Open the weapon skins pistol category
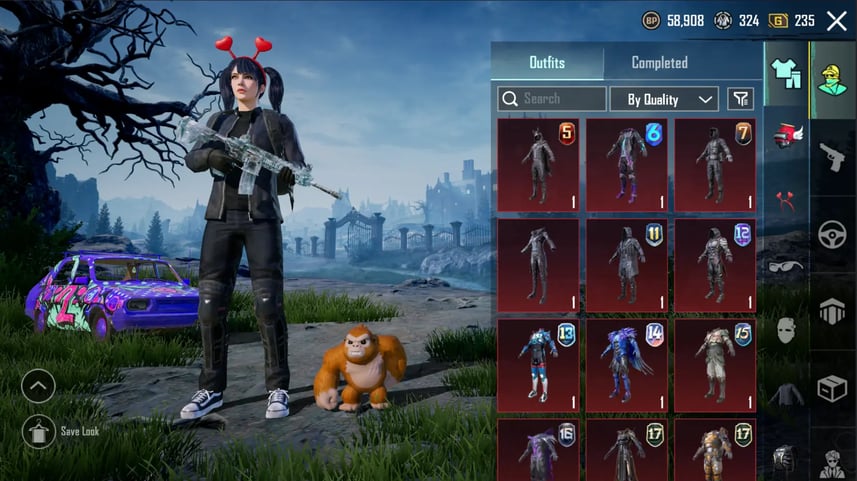 click(x=832, y=156)
